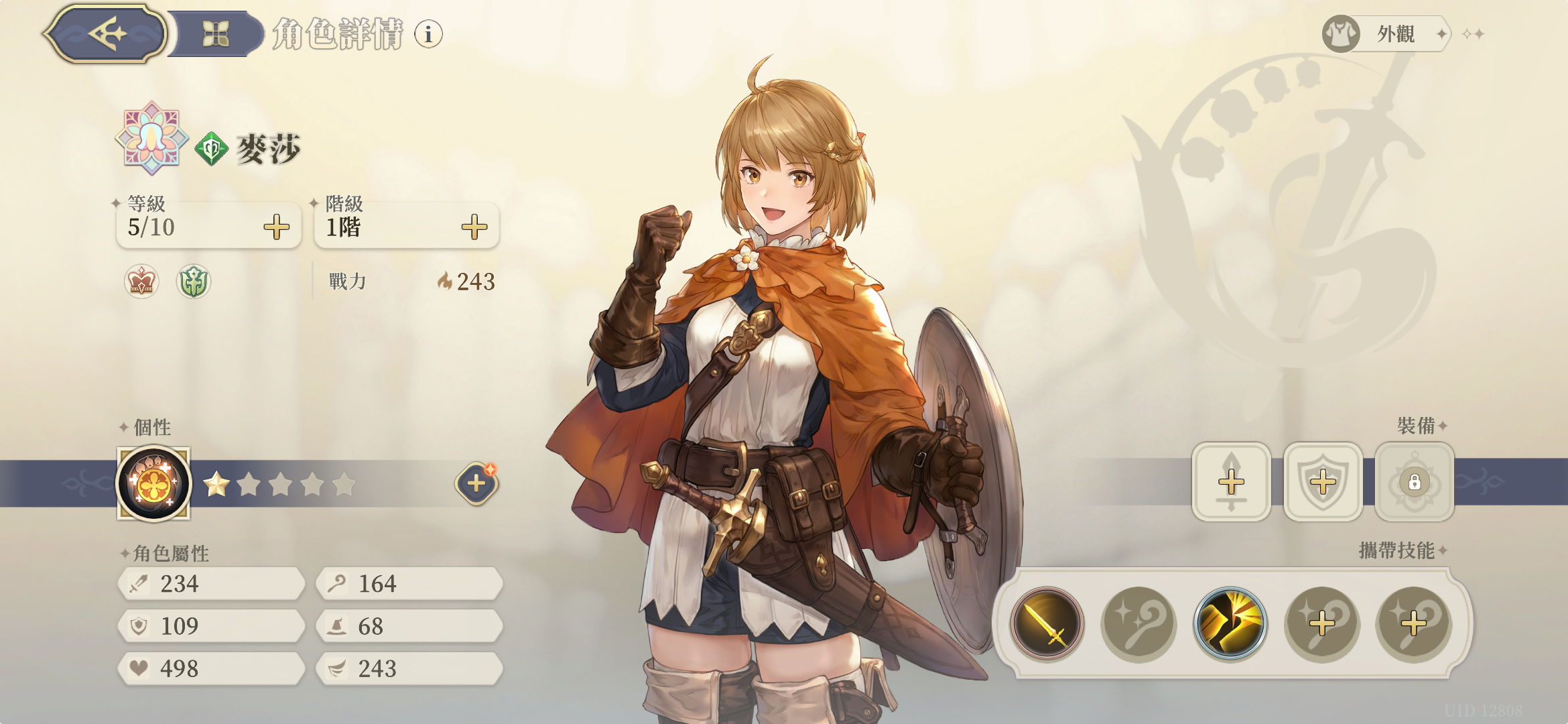Select the red crown trait icon
Image resolution: width=1568 pixels, height=724 pixels.
[x=141, y=281]
